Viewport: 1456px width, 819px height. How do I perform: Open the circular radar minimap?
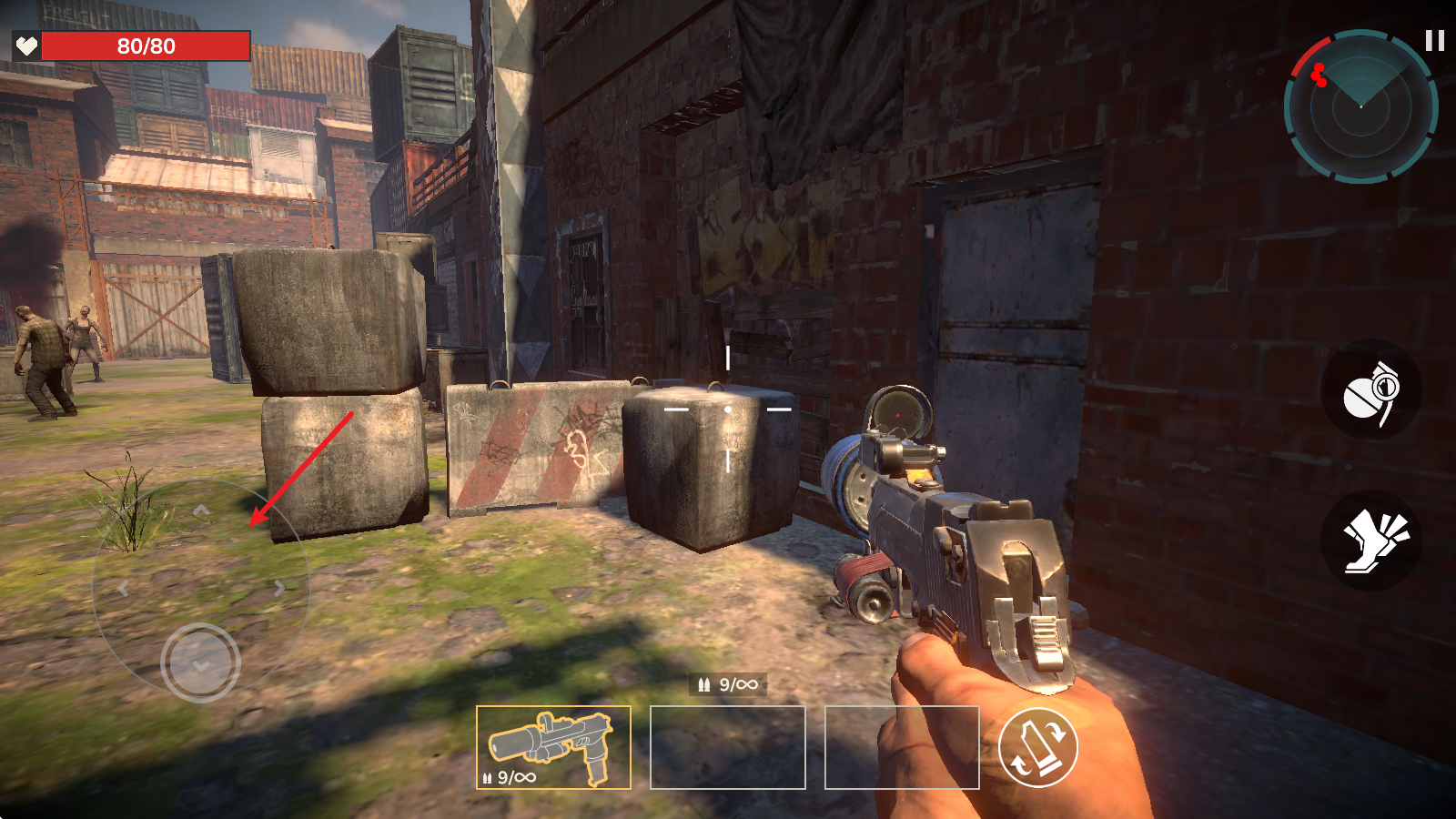click(1360, 106)
